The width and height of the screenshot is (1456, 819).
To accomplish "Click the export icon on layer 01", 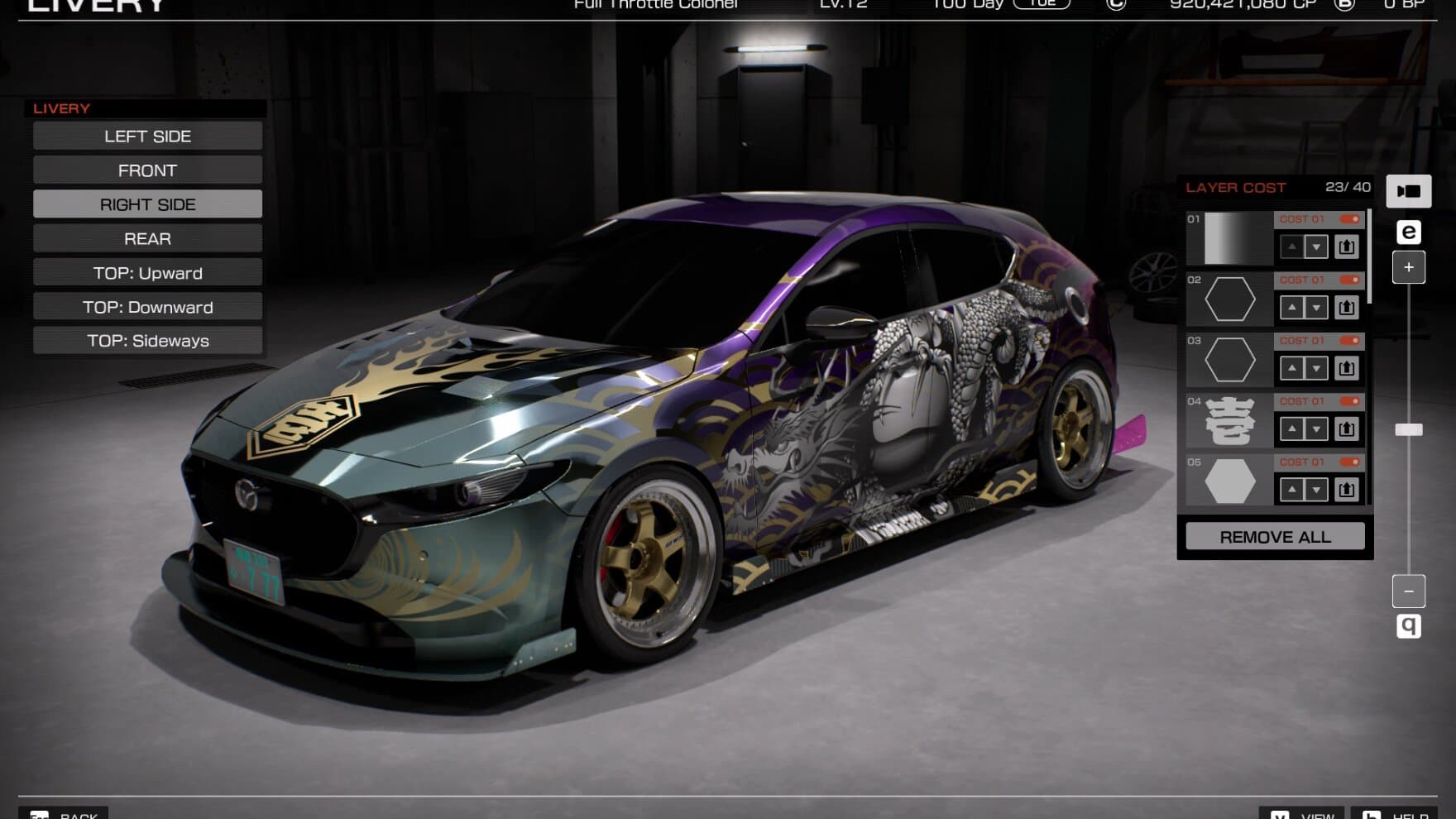I will 1347,247.
